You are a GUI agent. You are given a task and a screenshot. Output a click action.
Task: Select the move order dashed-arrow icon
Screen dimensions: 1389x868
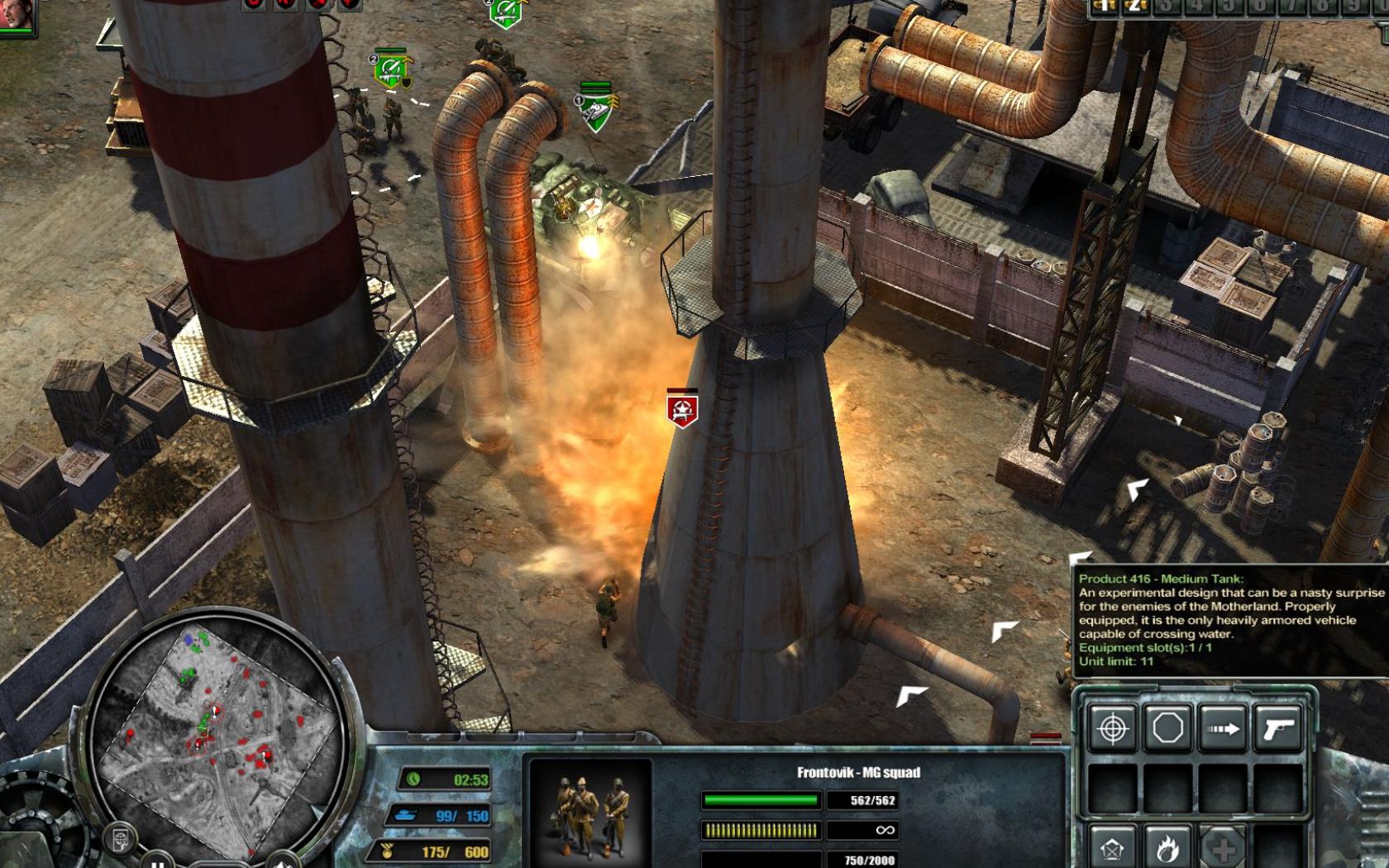click(1222, 728)
